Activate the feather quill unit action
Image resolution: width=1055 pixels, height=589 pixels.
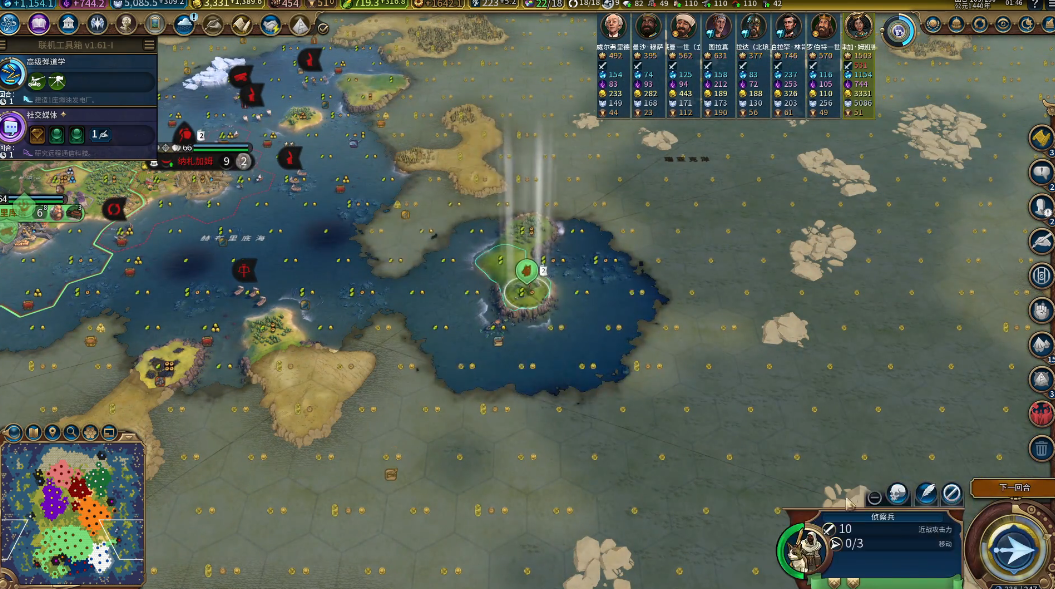[925, 492]
